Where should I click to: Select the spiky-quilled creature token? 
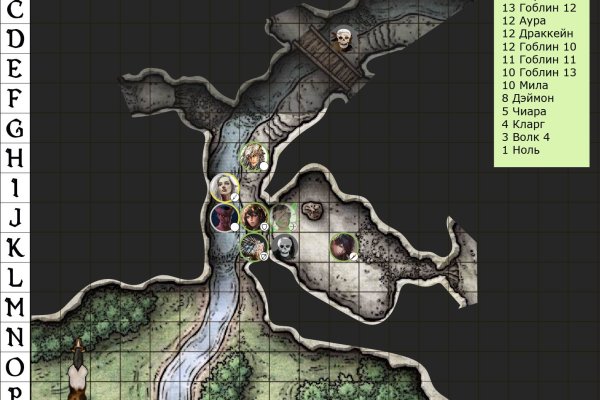coord(254,245)
